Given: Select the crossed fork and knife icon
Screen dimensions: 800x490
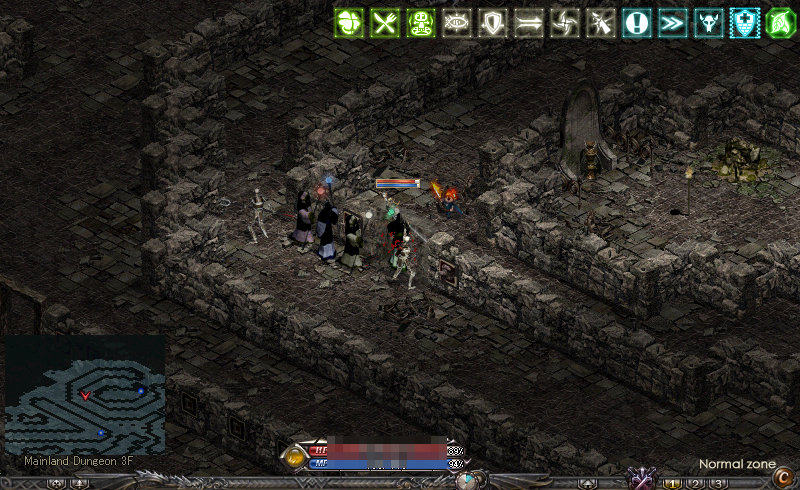Looking at the screenshot, I should pos(385,23).
